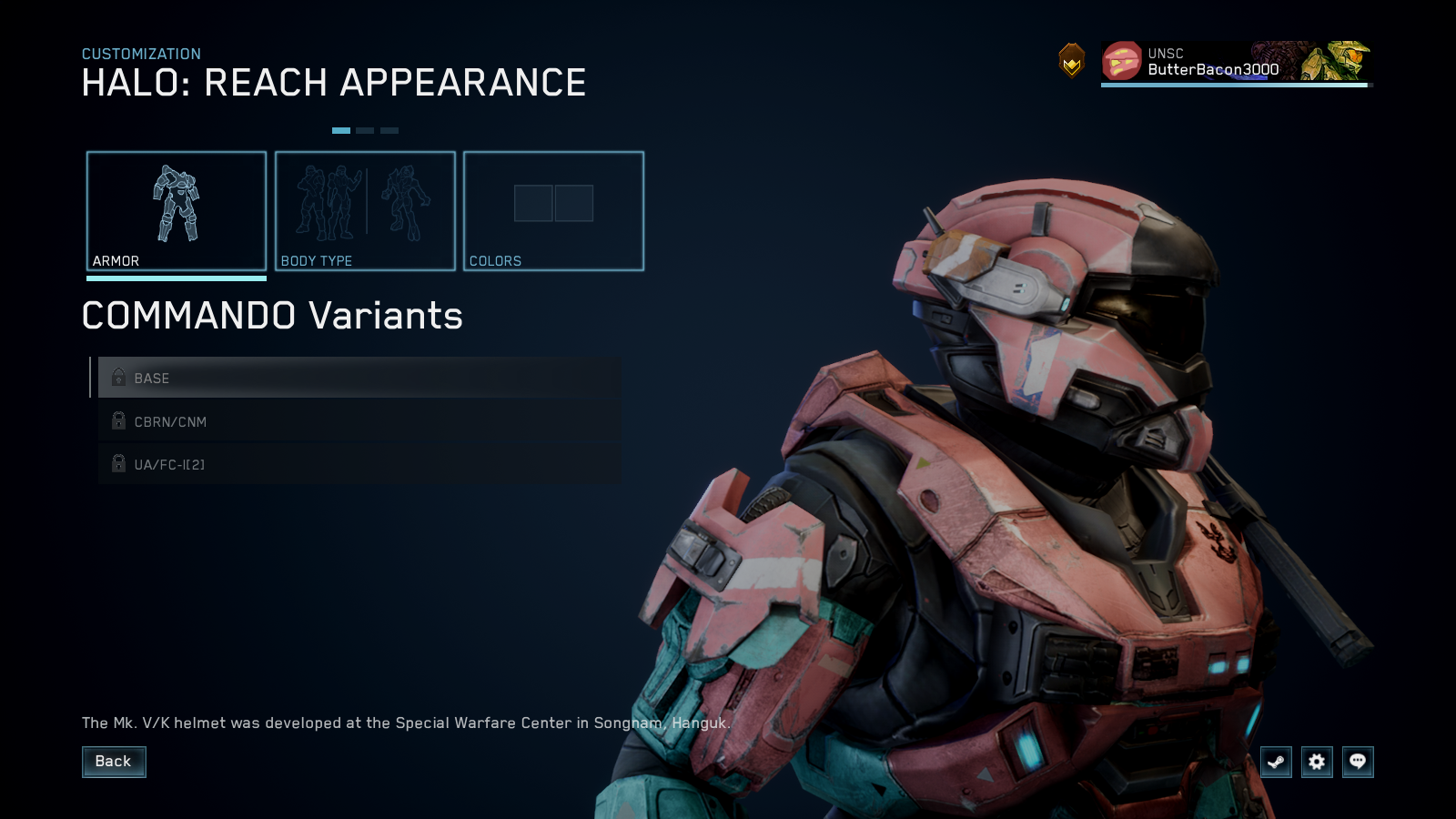Open the Settings gear icon

point(1316,763)
